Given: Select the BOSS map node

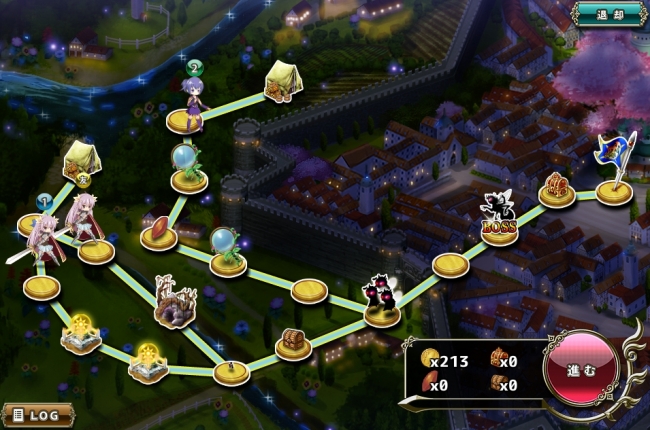Looking at the screenshot, I should [498, 220].
